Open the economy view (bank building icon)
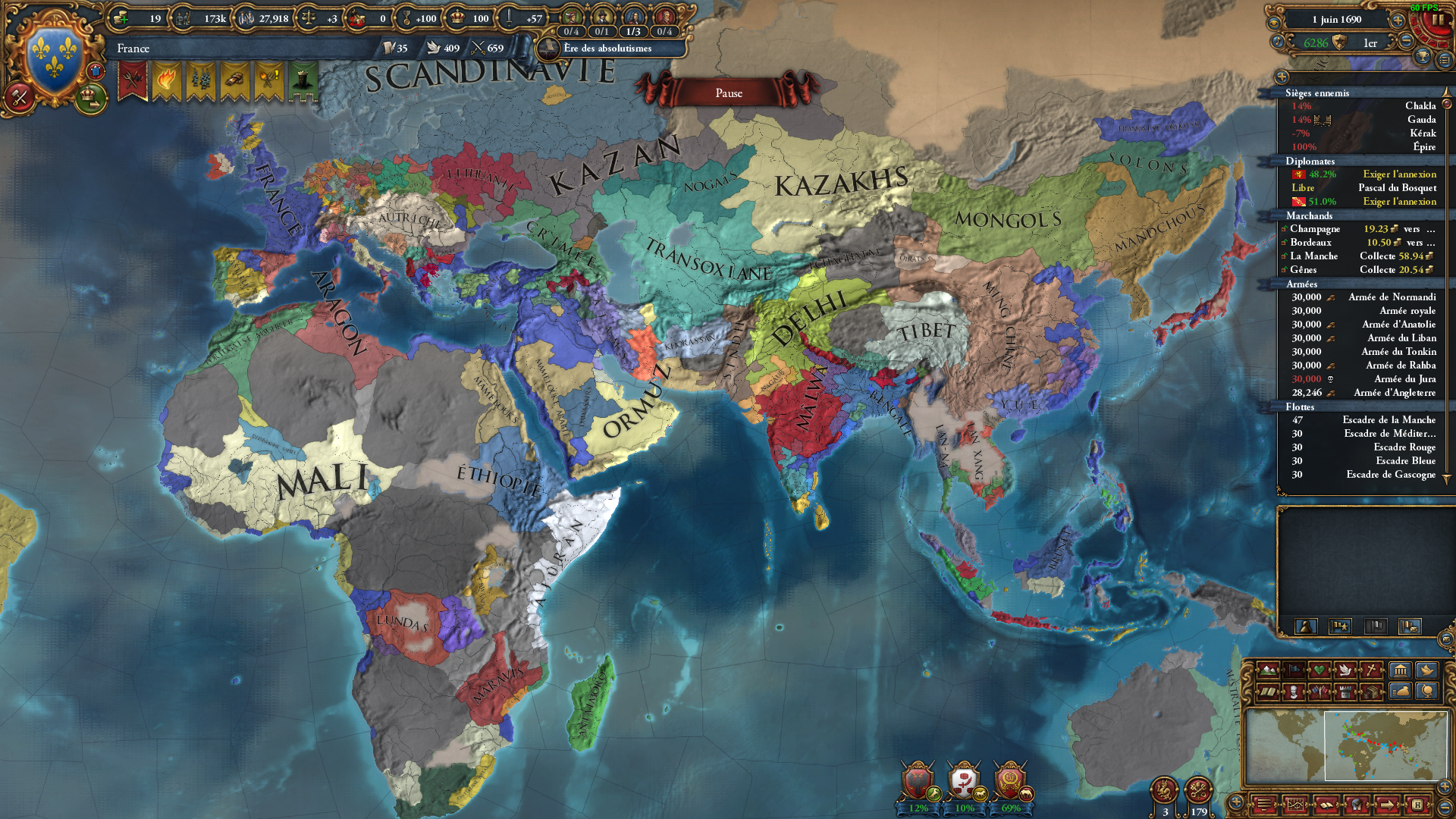Screen dimensions: 1456x819 1400,670
